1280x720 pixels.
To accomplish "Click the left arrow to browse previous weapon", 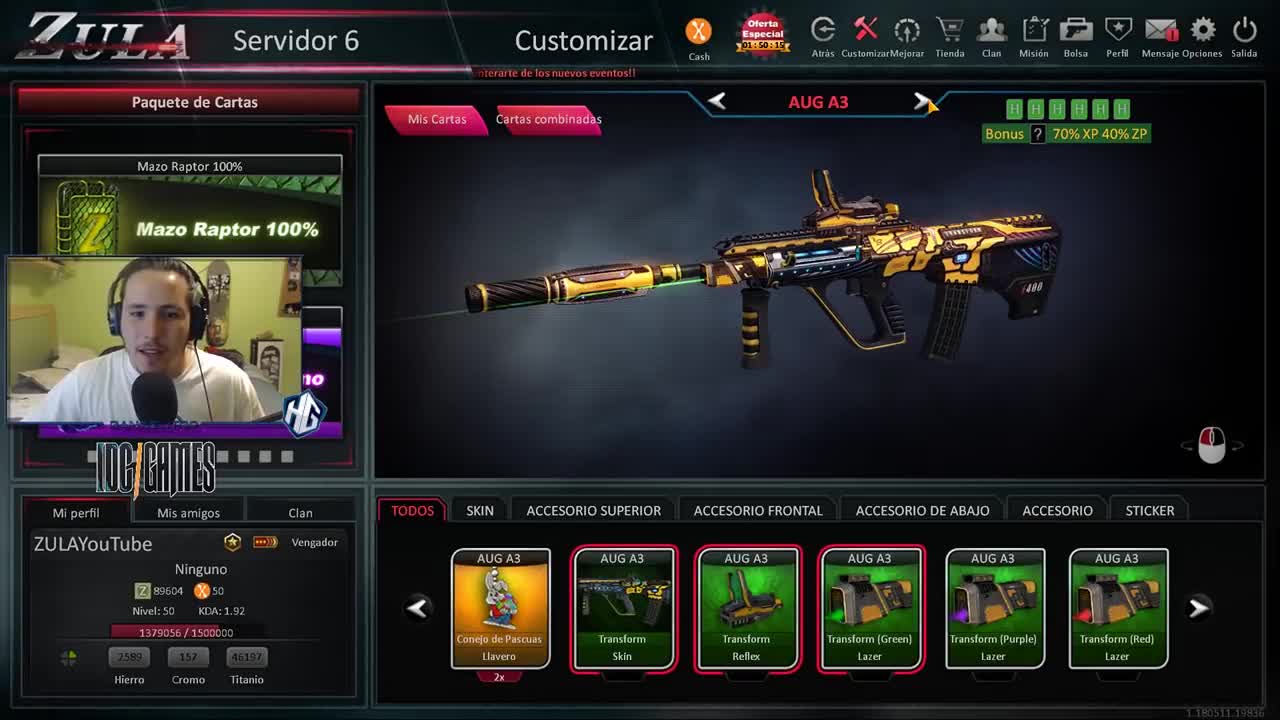I will tap(716, 101).
